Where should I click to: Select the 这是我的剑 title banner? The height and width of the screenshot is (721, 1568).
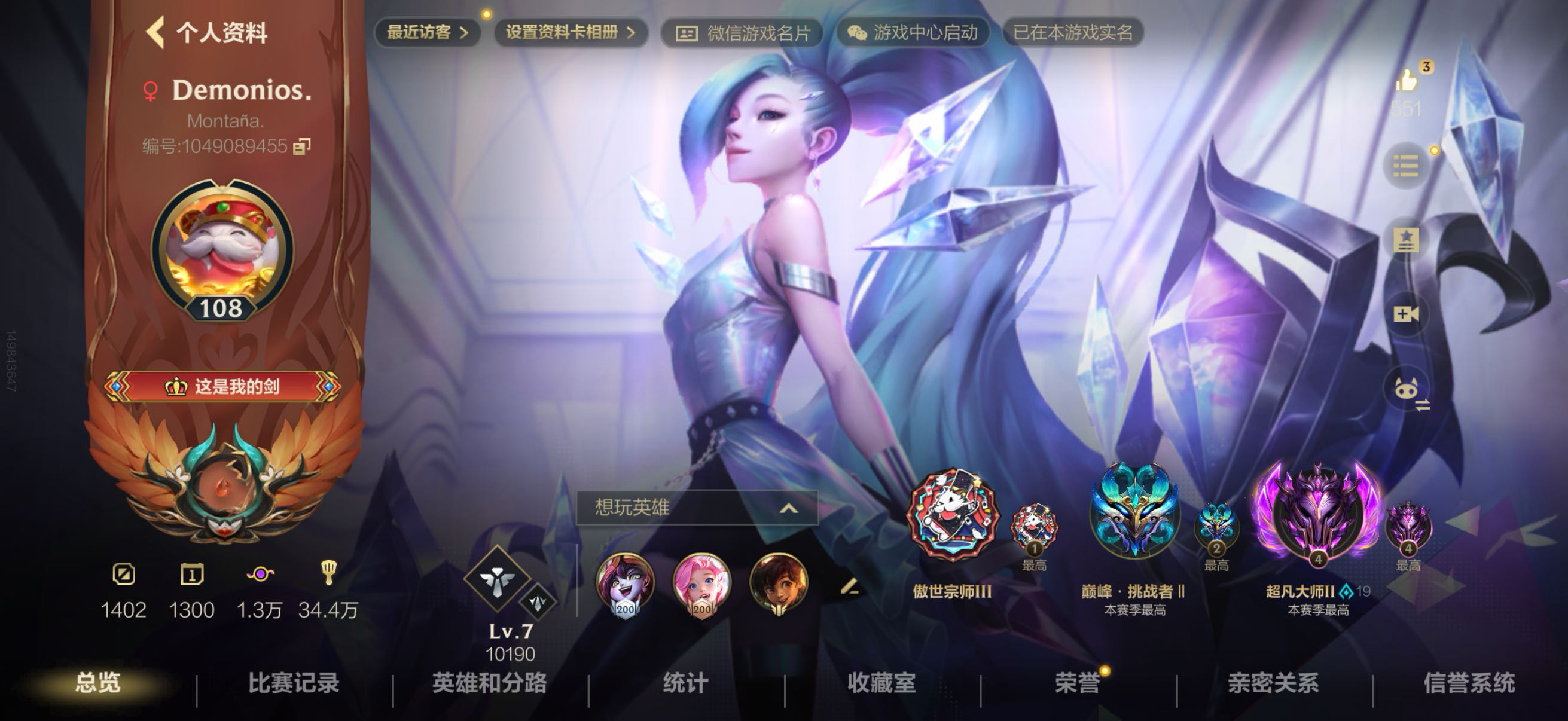(x=223, y=386)
